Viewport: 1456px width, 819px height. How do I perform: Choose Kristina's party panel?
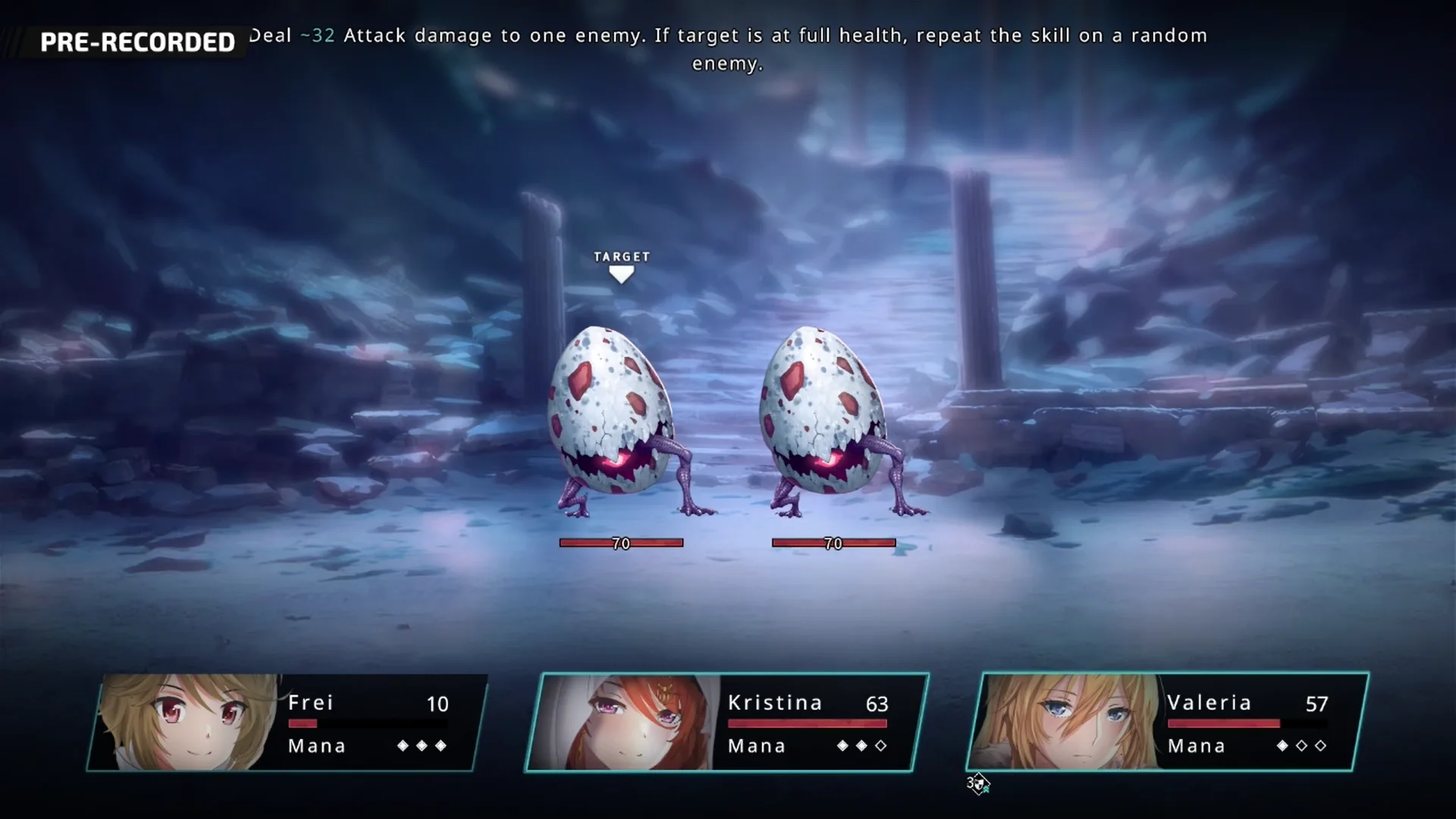[726, 723]
